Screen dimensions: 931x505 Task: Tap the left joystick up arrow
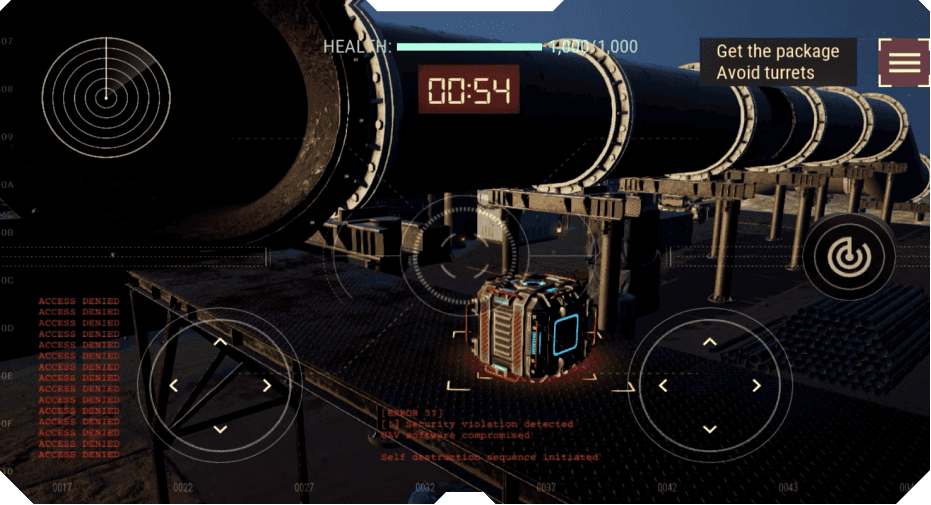(x=220, y=342)
